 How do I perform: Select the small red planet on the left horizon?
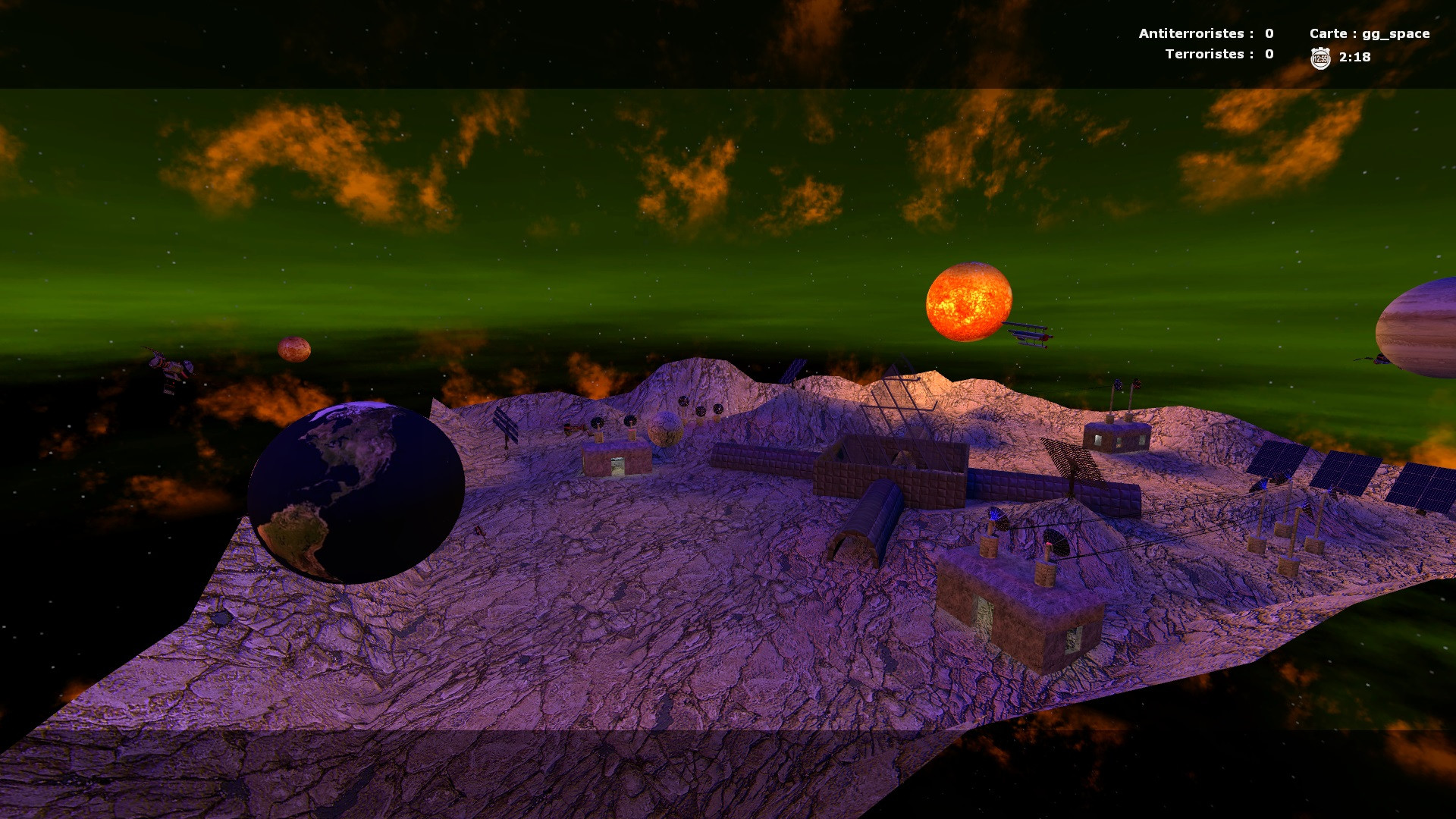(296, 349)
